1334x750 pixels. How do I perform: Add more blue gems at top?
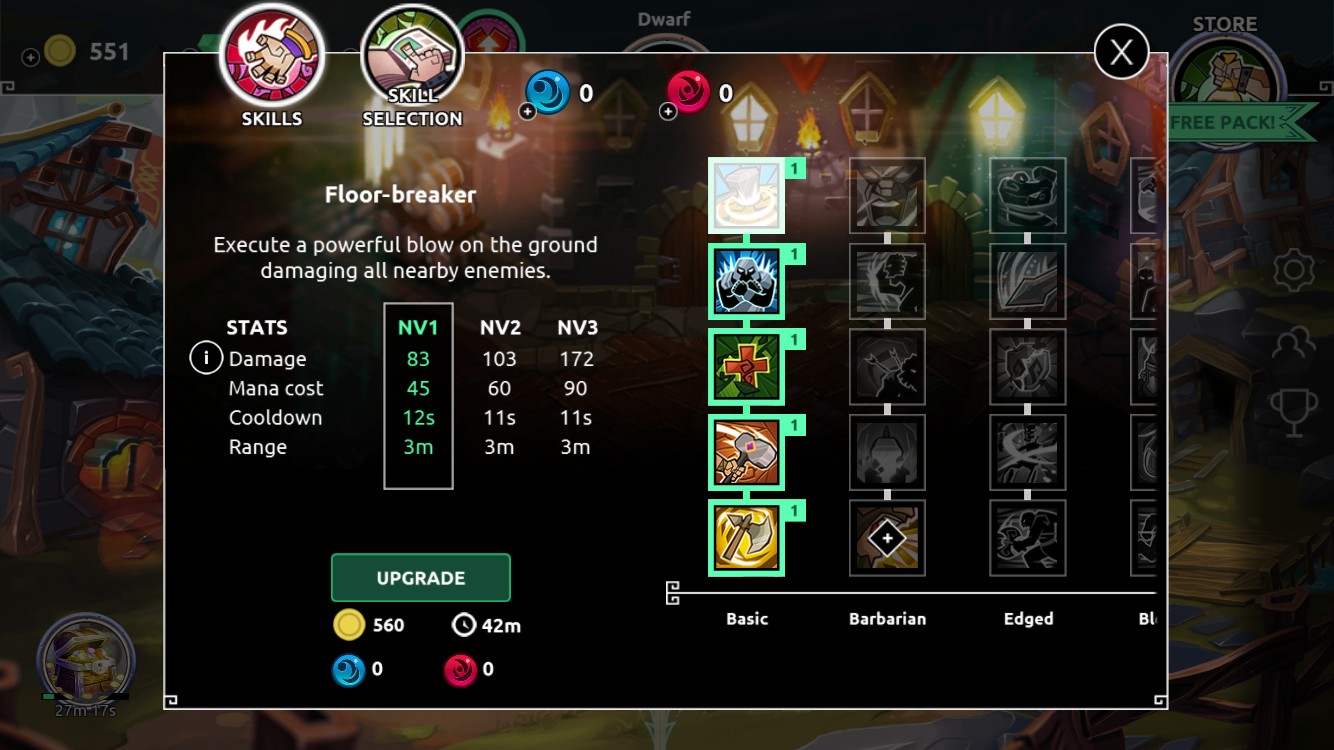(528, 111)
